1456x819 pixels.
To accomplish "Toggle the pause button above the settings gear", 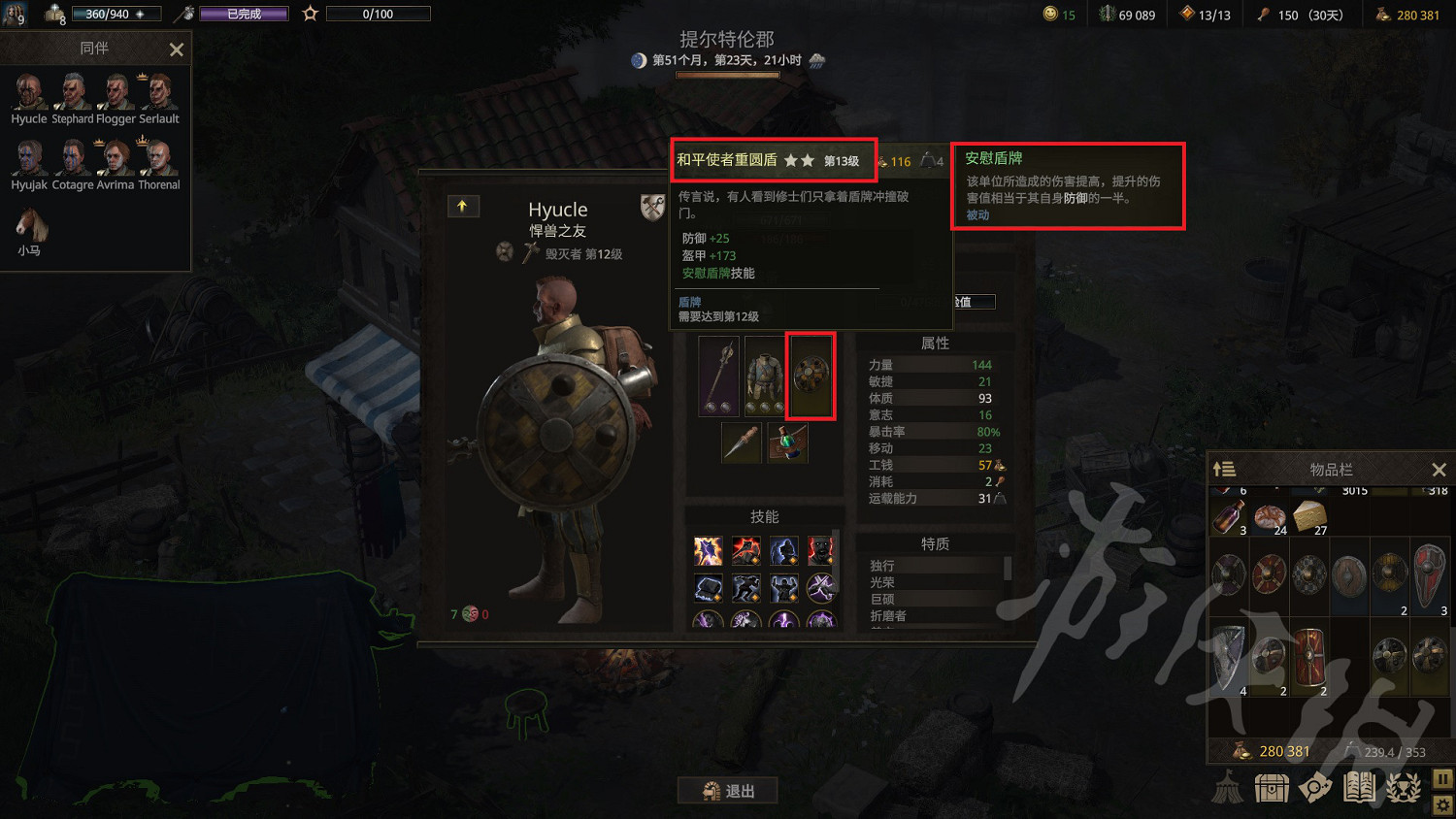I will [x=1442, y=778].
